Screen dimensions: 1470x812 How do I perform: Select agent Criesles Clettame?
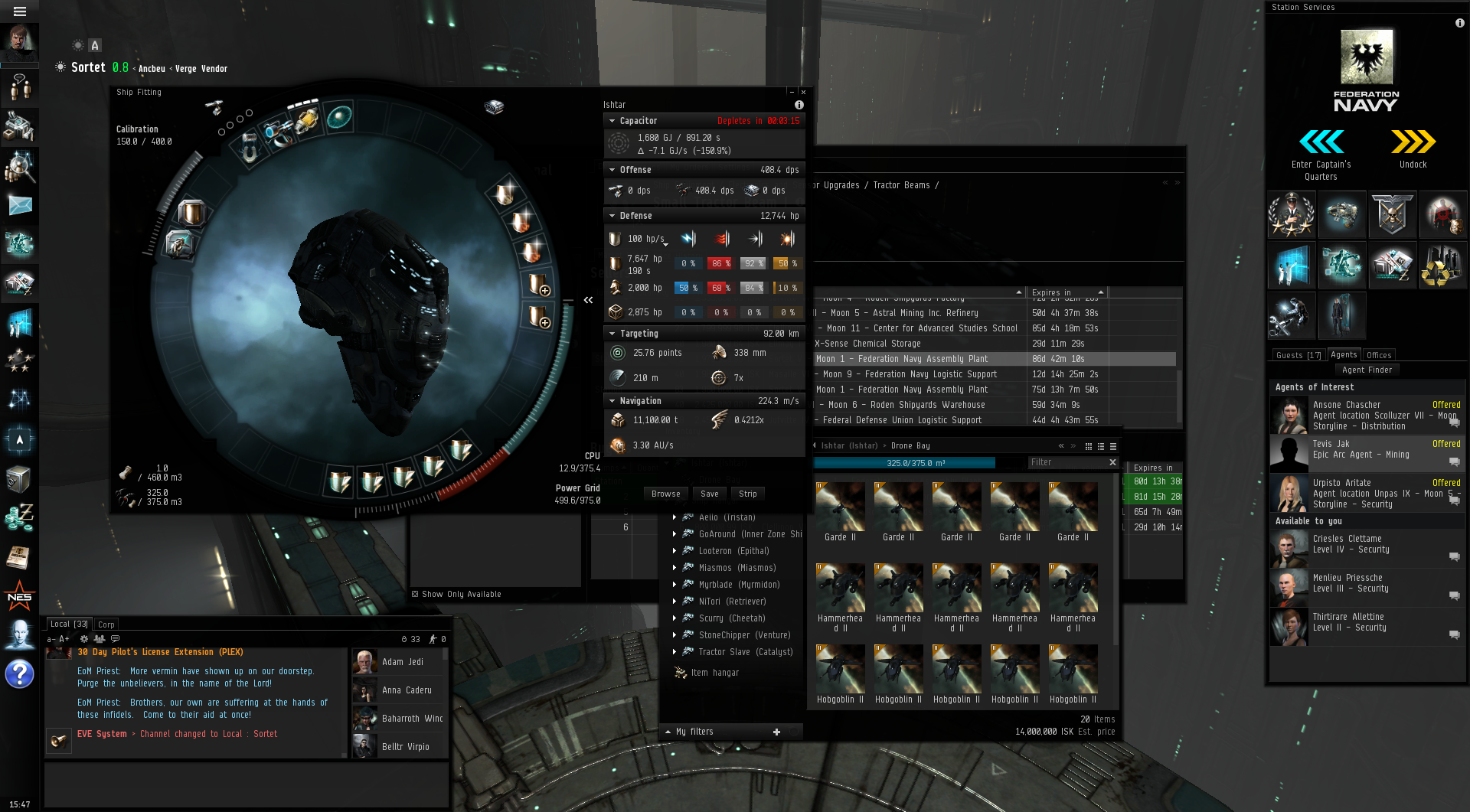pyautogui.click(x=1346, y=544)
